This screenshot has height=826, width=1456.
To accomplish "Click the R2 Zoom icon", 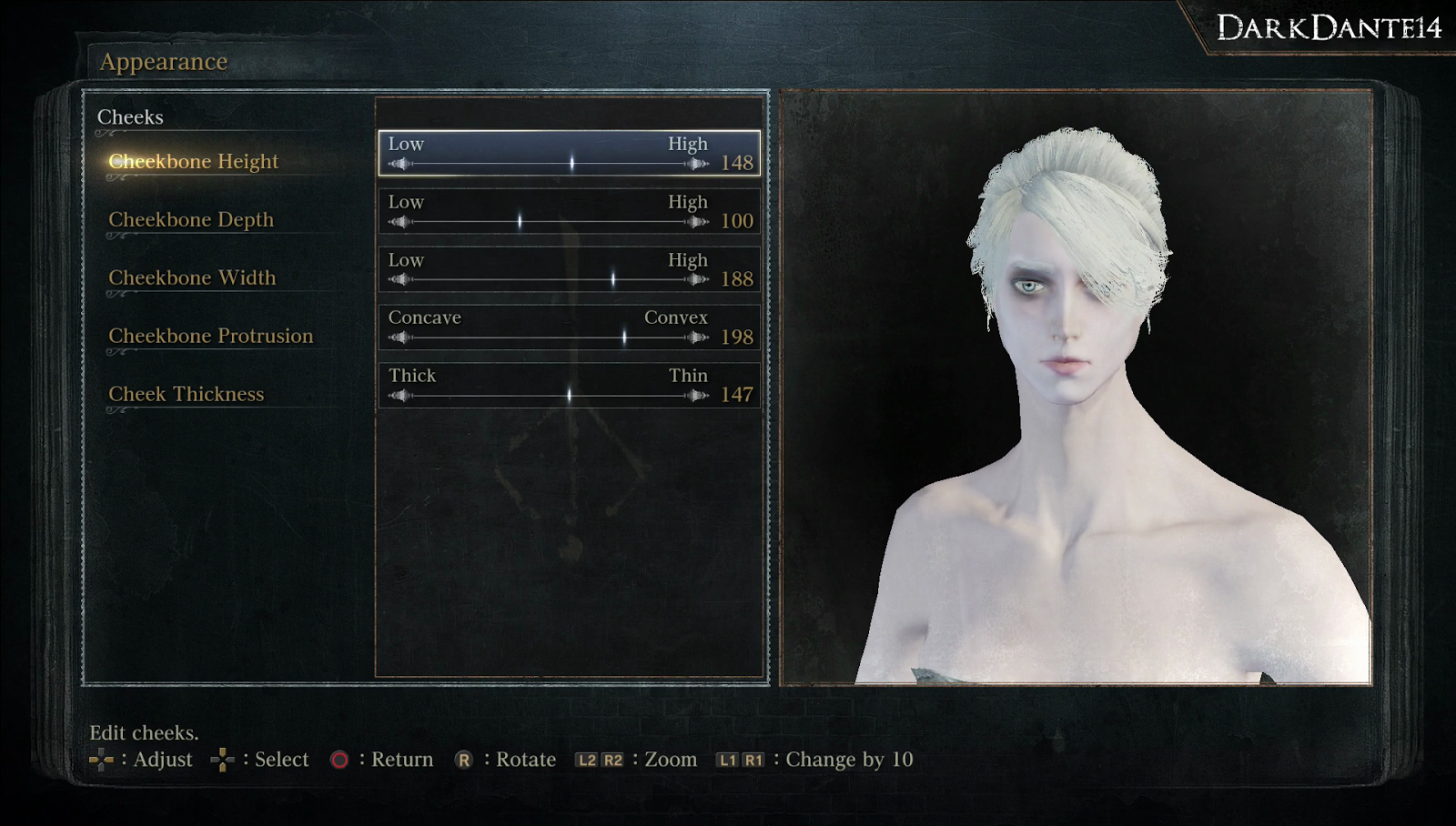I will (612, 759).
